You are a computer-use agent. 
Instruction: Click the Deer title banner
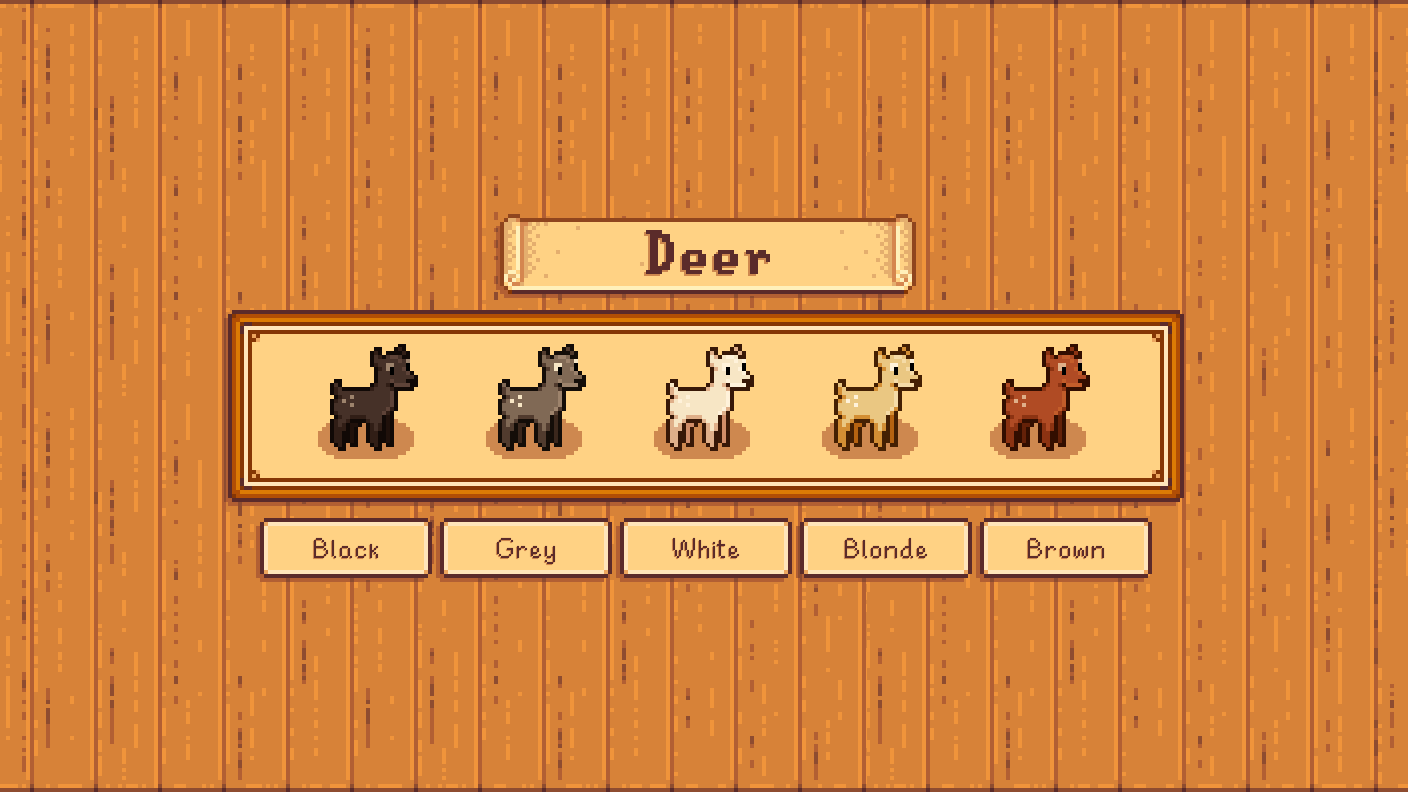click(706, 255)
